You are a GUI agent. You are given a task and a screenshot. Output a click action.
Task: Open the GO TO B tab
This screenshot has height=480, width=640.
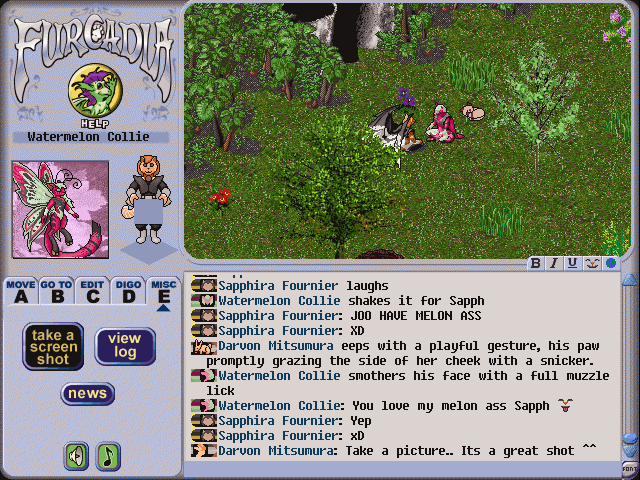(56, 291)
